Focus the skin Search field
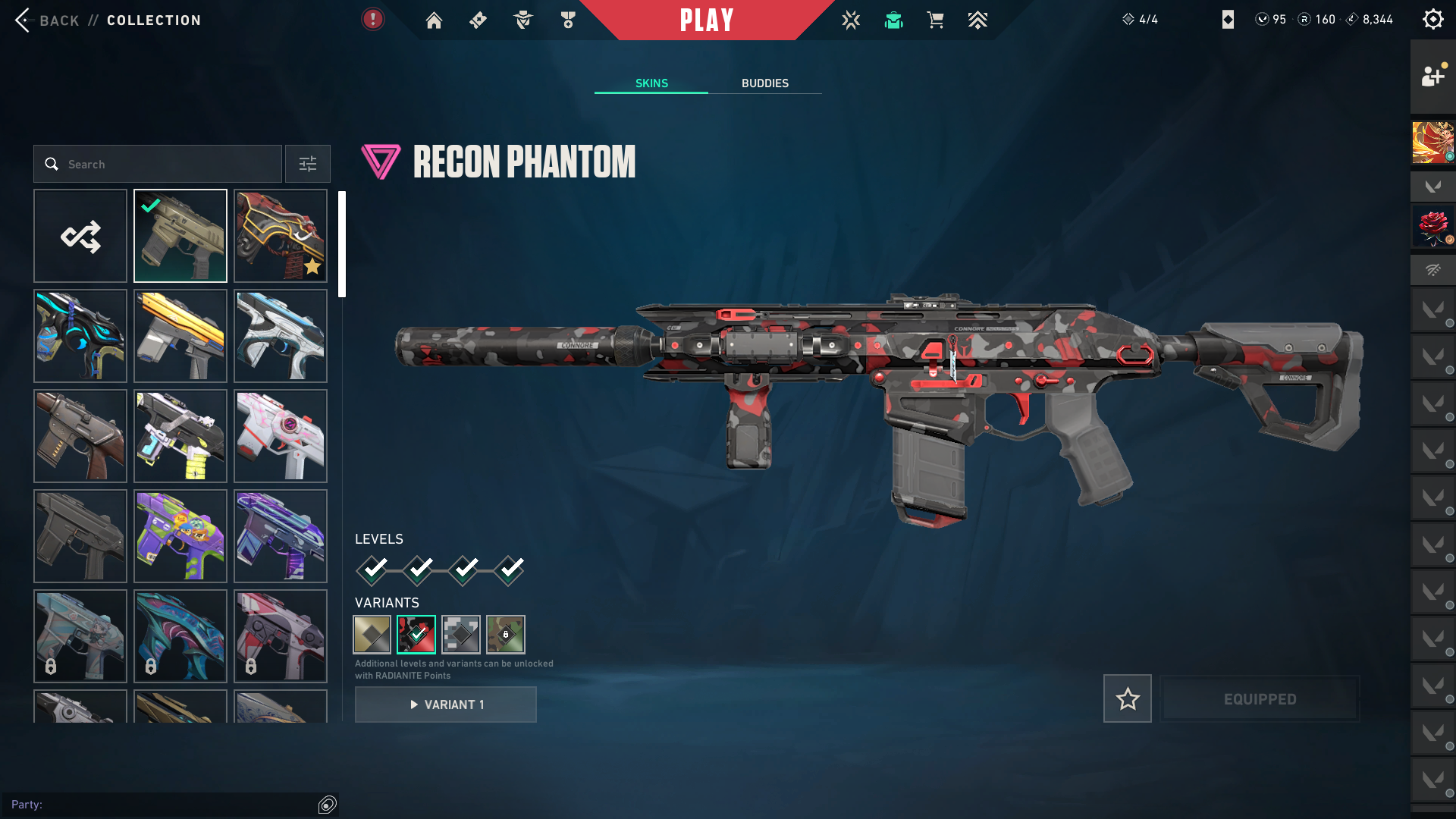The image size is (1456, 819). coord(158,164)
